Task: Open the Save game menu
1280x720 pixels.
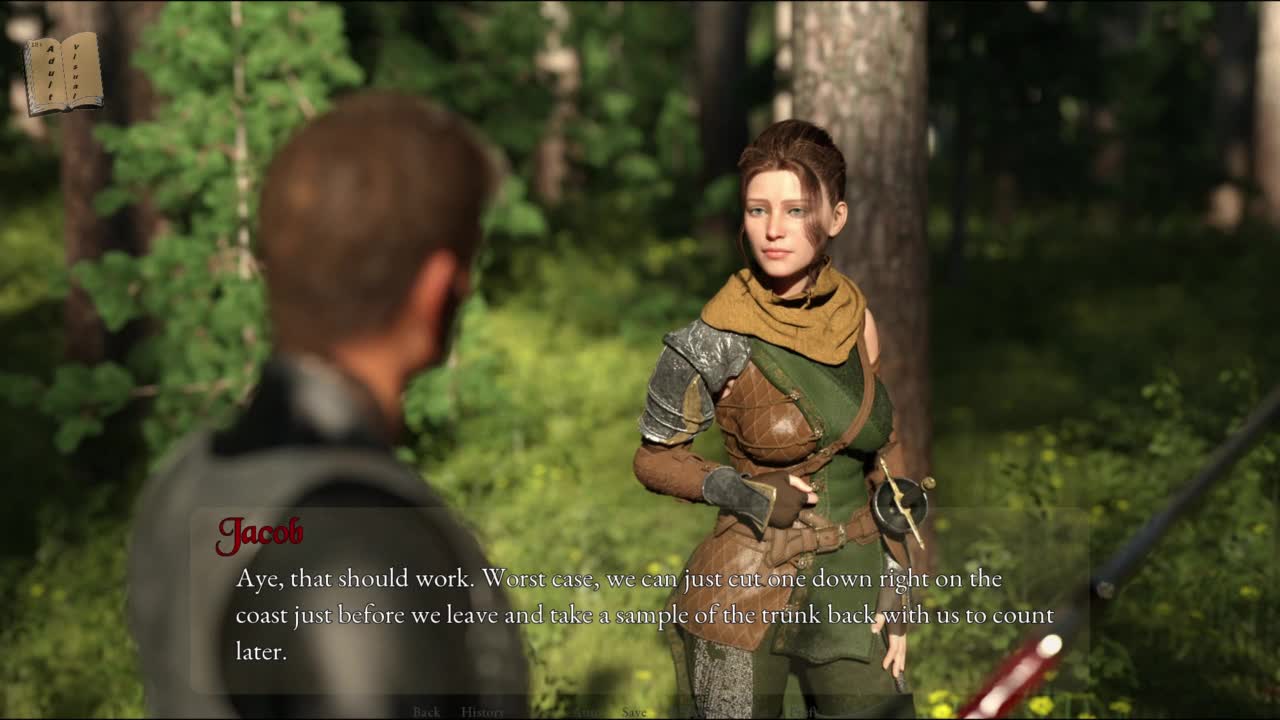Action: [634, 712]
